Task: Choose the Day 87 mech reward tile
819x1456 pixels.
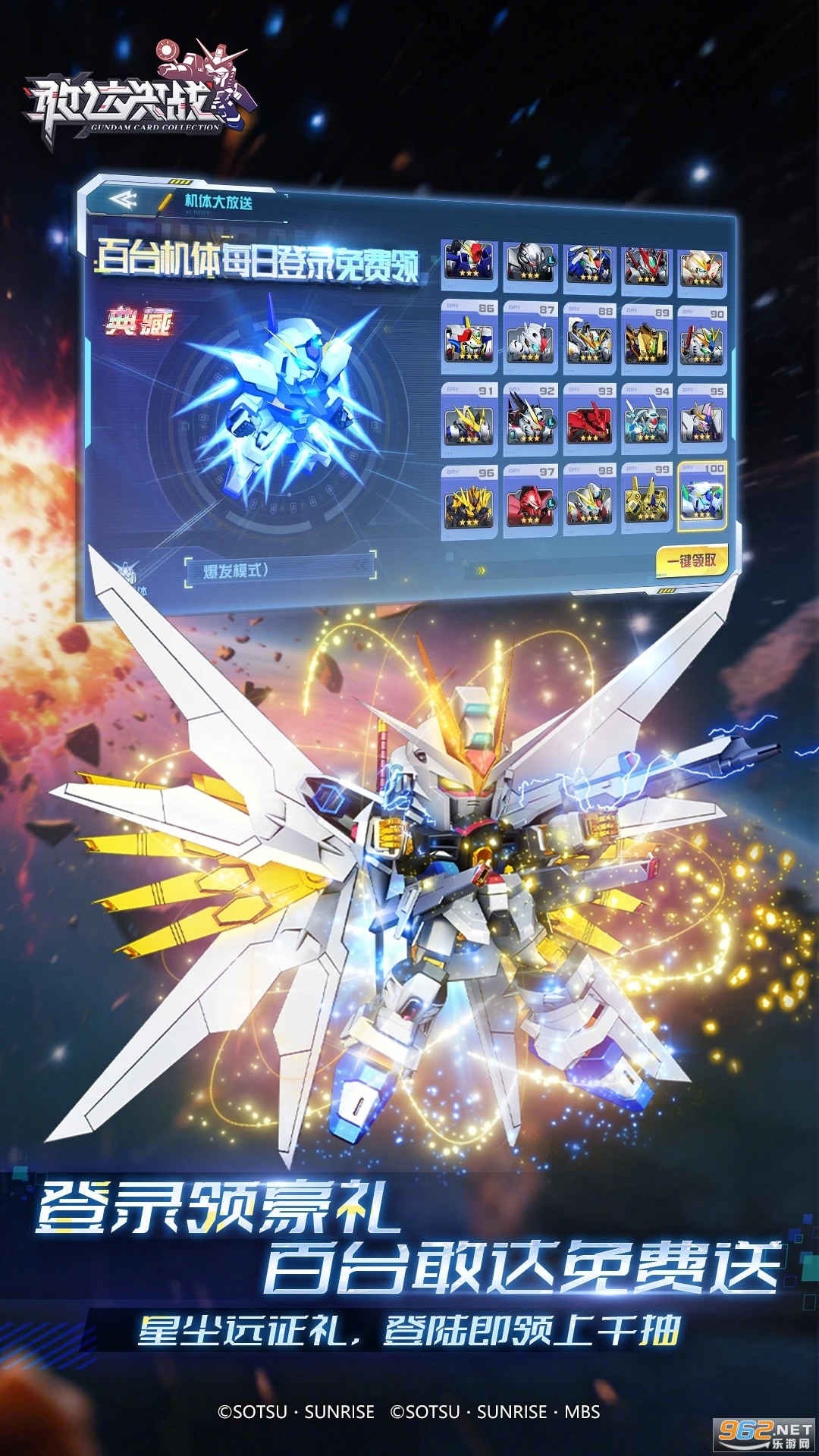Action: (530, 337)
